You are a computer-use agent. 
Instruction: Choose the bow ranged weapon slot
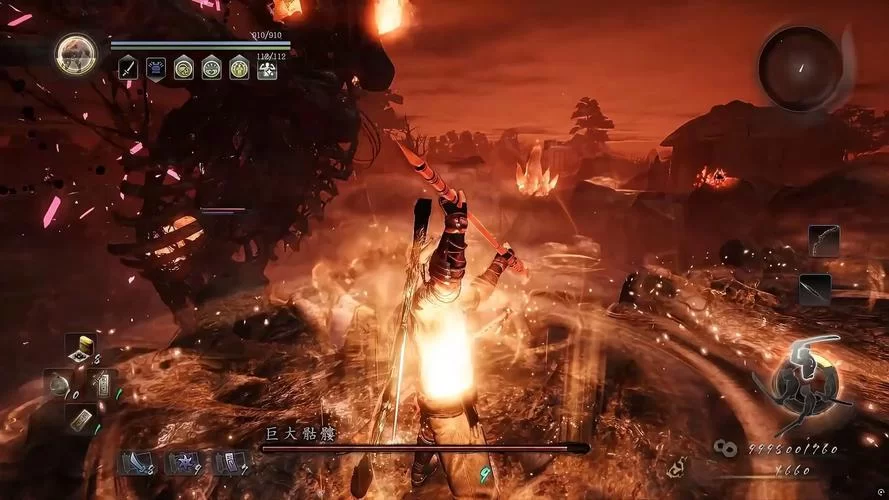824,240
